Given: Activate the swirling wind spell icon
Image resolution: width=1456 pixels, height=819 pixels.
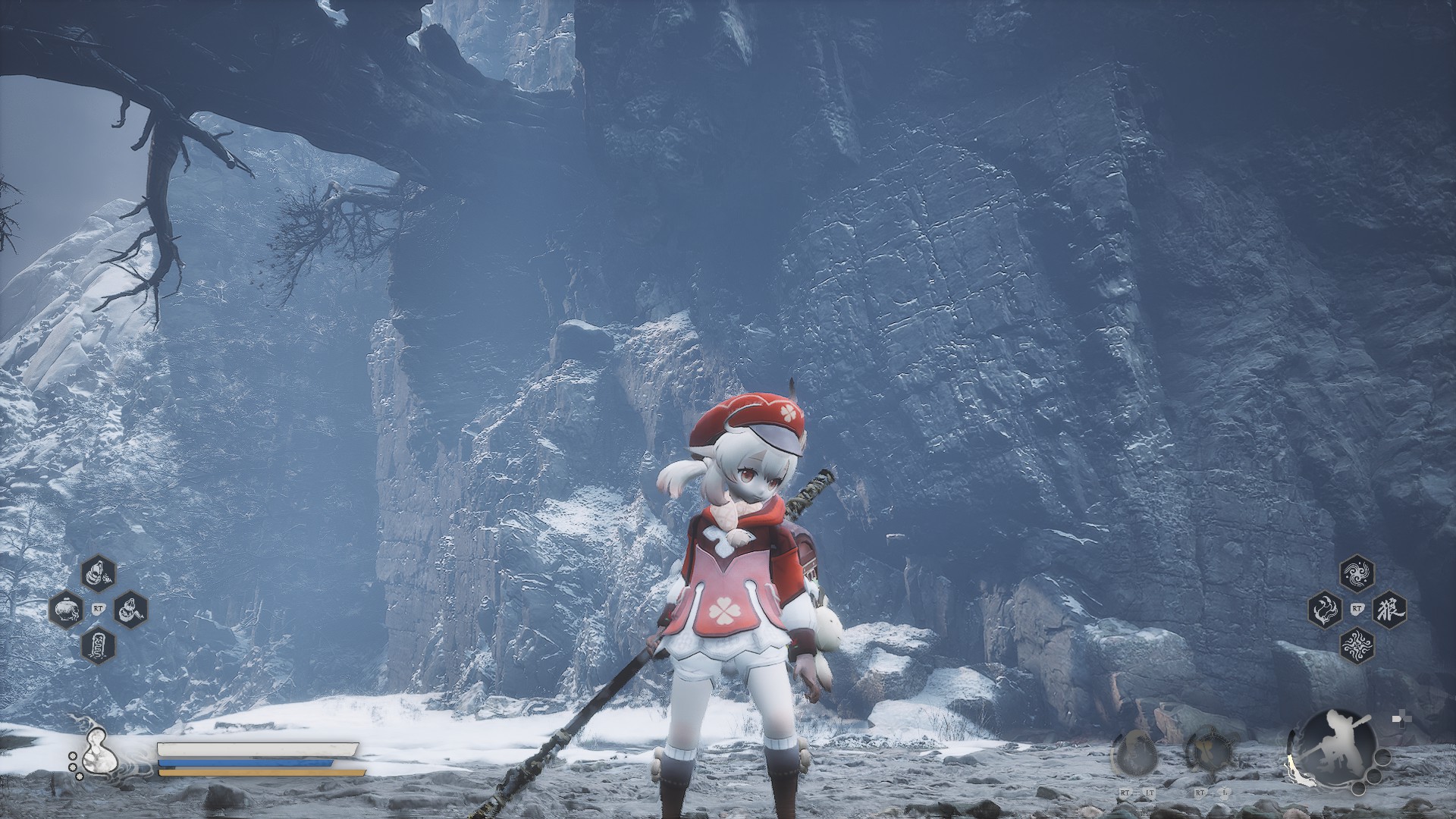Looking at the screenshot, I should [x=1356, y=573].
